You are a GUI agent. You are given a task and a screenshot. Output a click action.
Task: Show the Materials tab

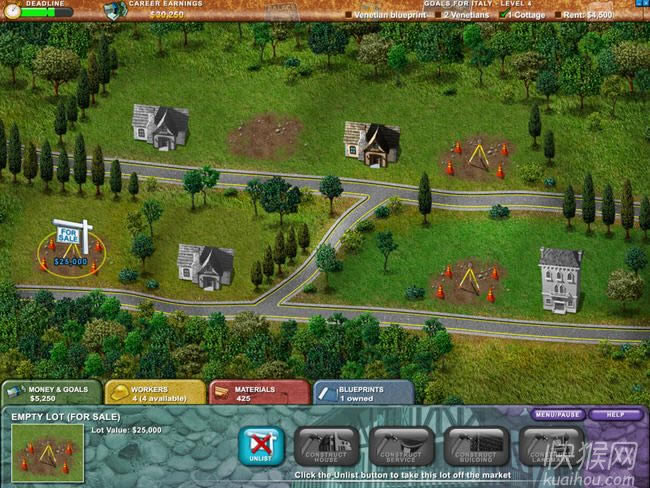tap(258, 393)
